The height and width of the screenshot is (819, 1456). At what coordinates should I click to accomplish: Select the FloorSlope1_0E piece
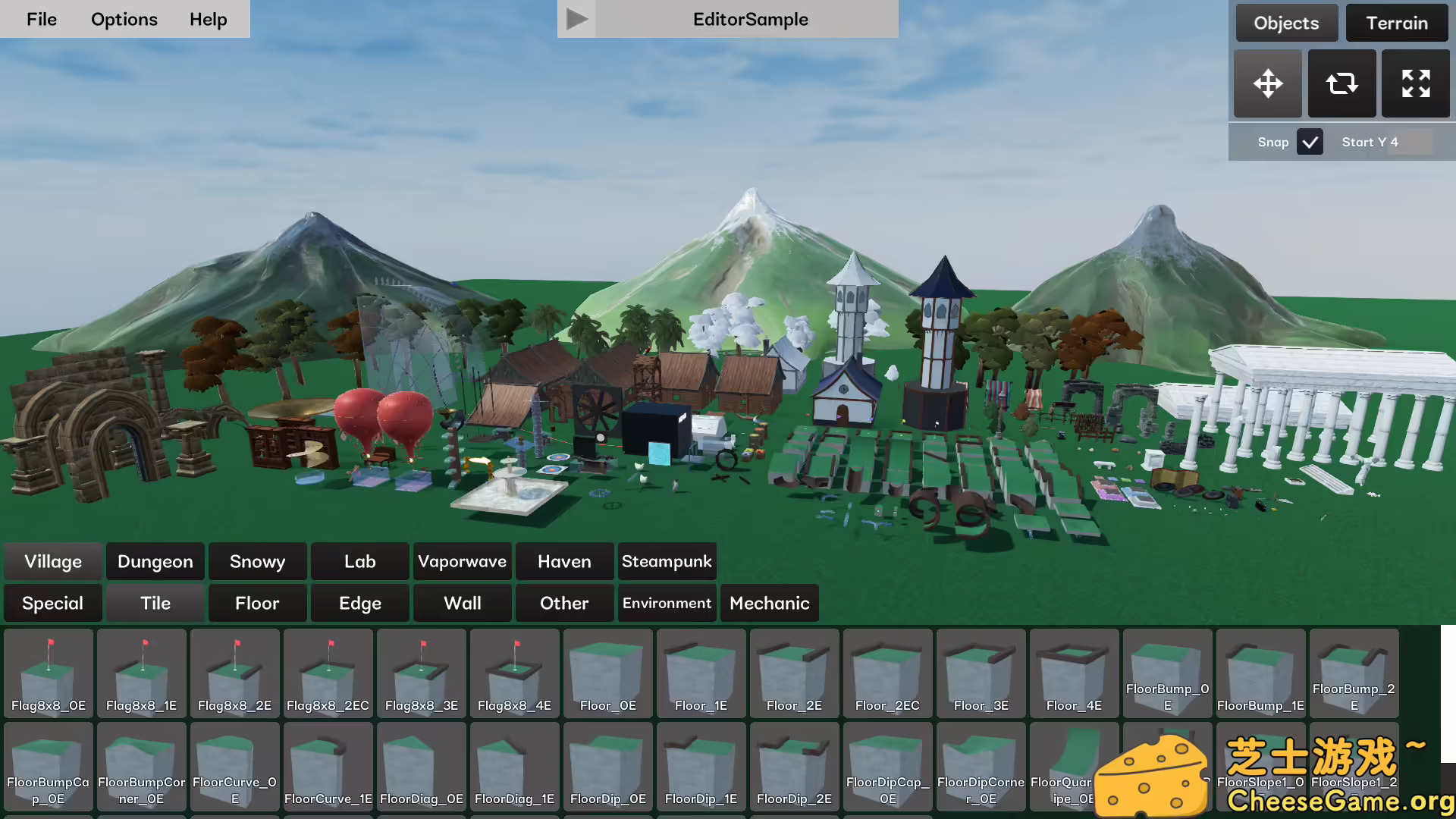pyautogui.click(x=1260, y=766)
